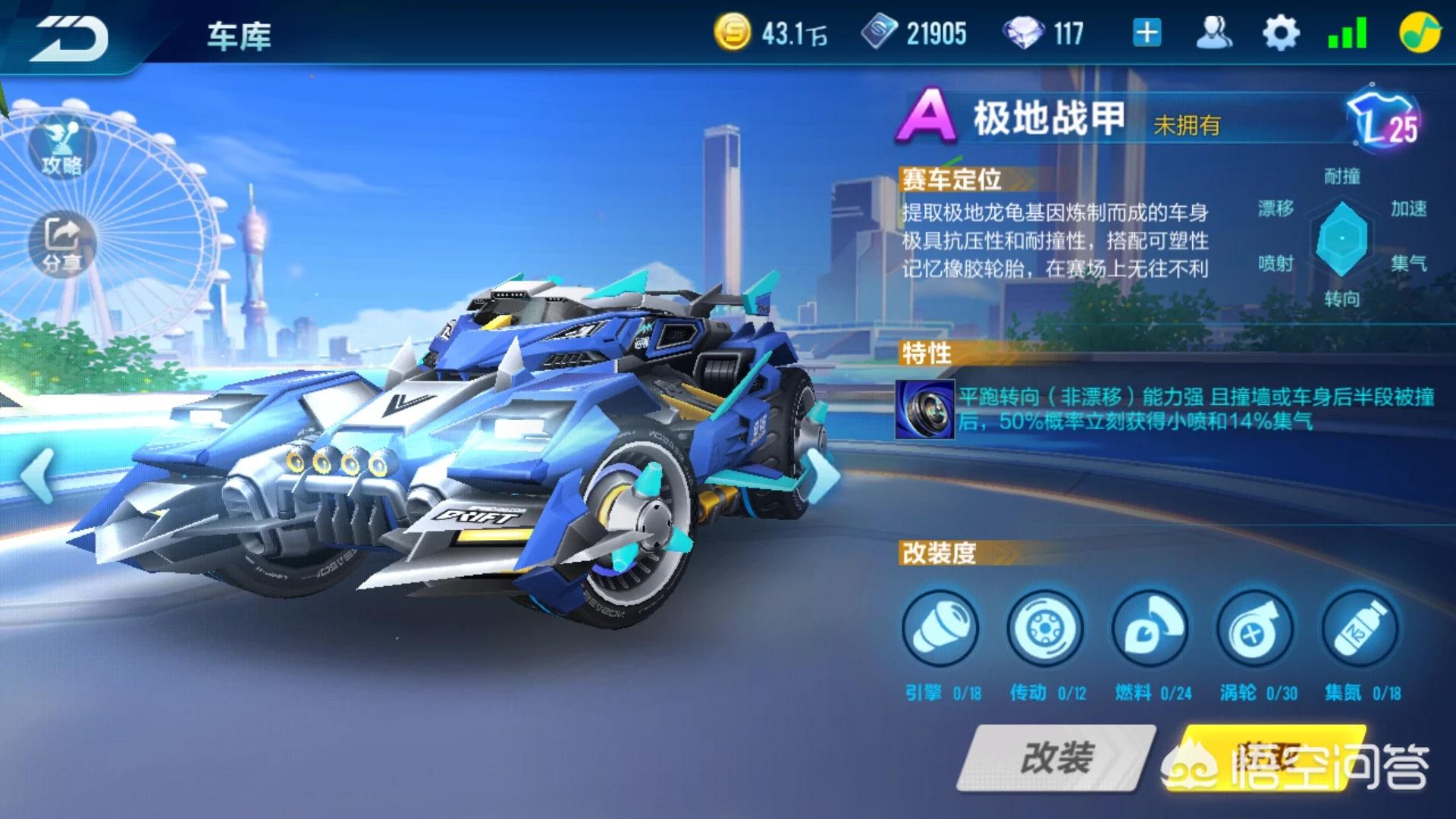
Task: Pick the 集氮 nitrogen upgrade part
Action: 1360,629
